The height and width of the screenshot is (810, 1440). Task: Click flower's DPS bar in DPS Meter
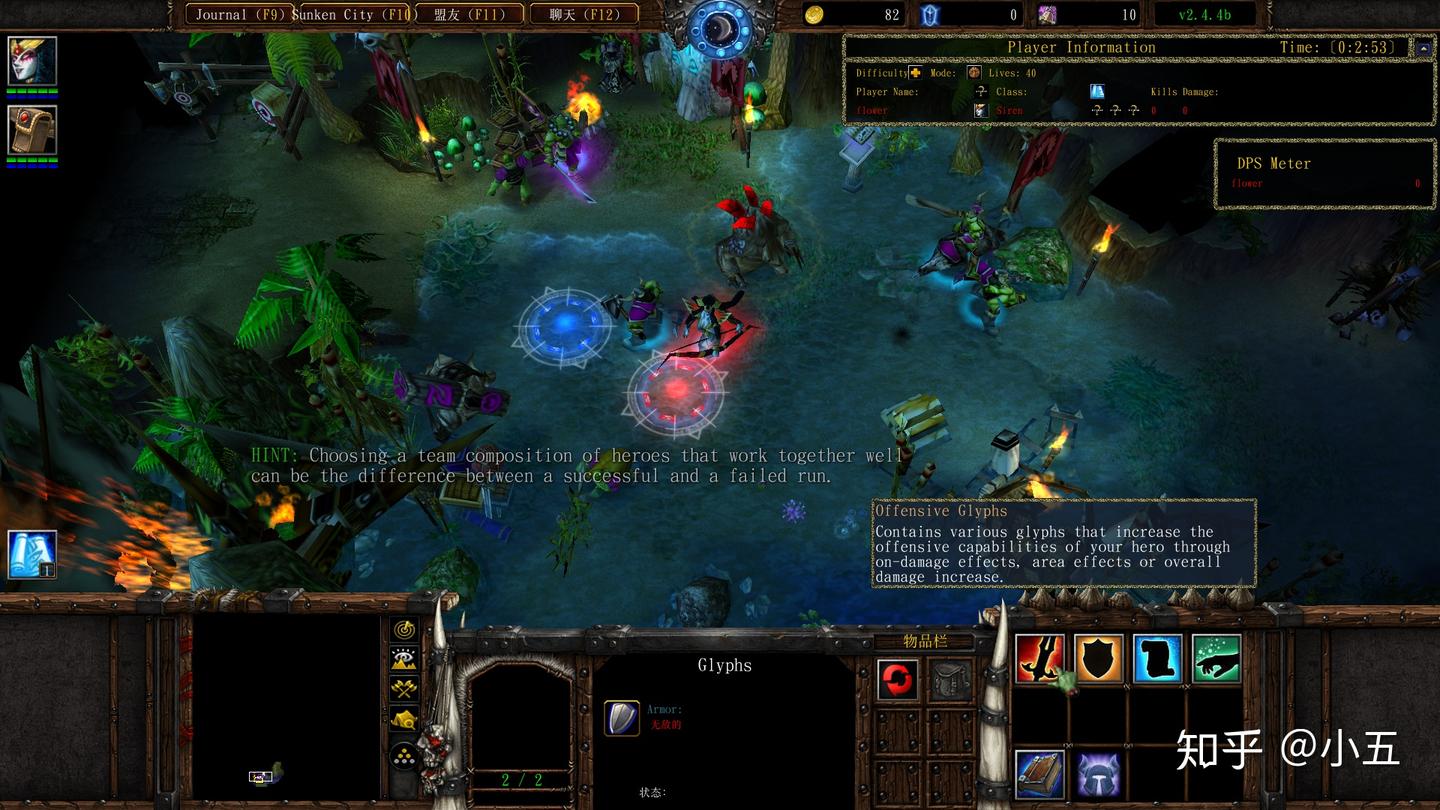point(1320,183)
